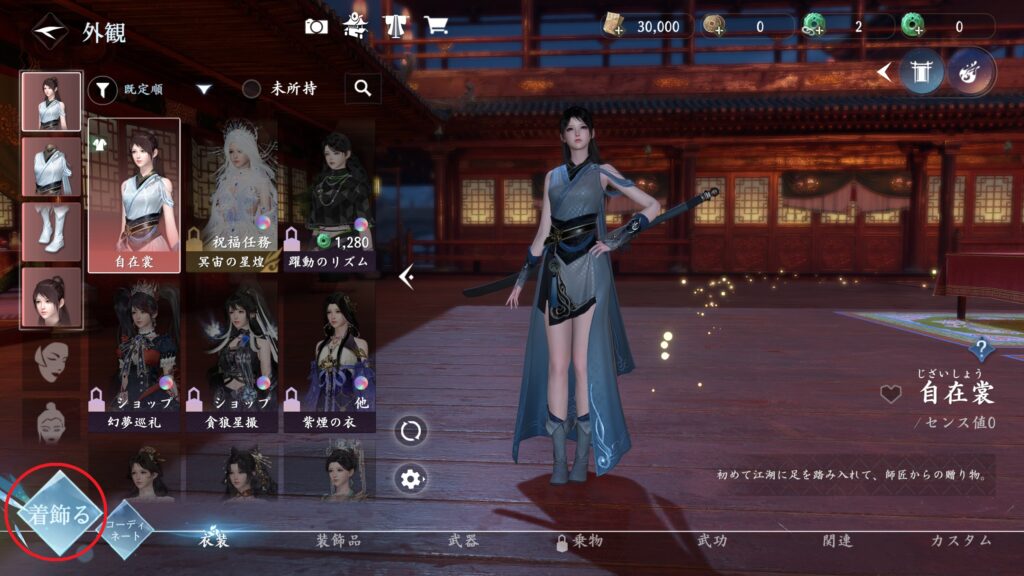Go to the カスタム custom tab
This screenshot has height=576, width=1024.
(960, 541)
